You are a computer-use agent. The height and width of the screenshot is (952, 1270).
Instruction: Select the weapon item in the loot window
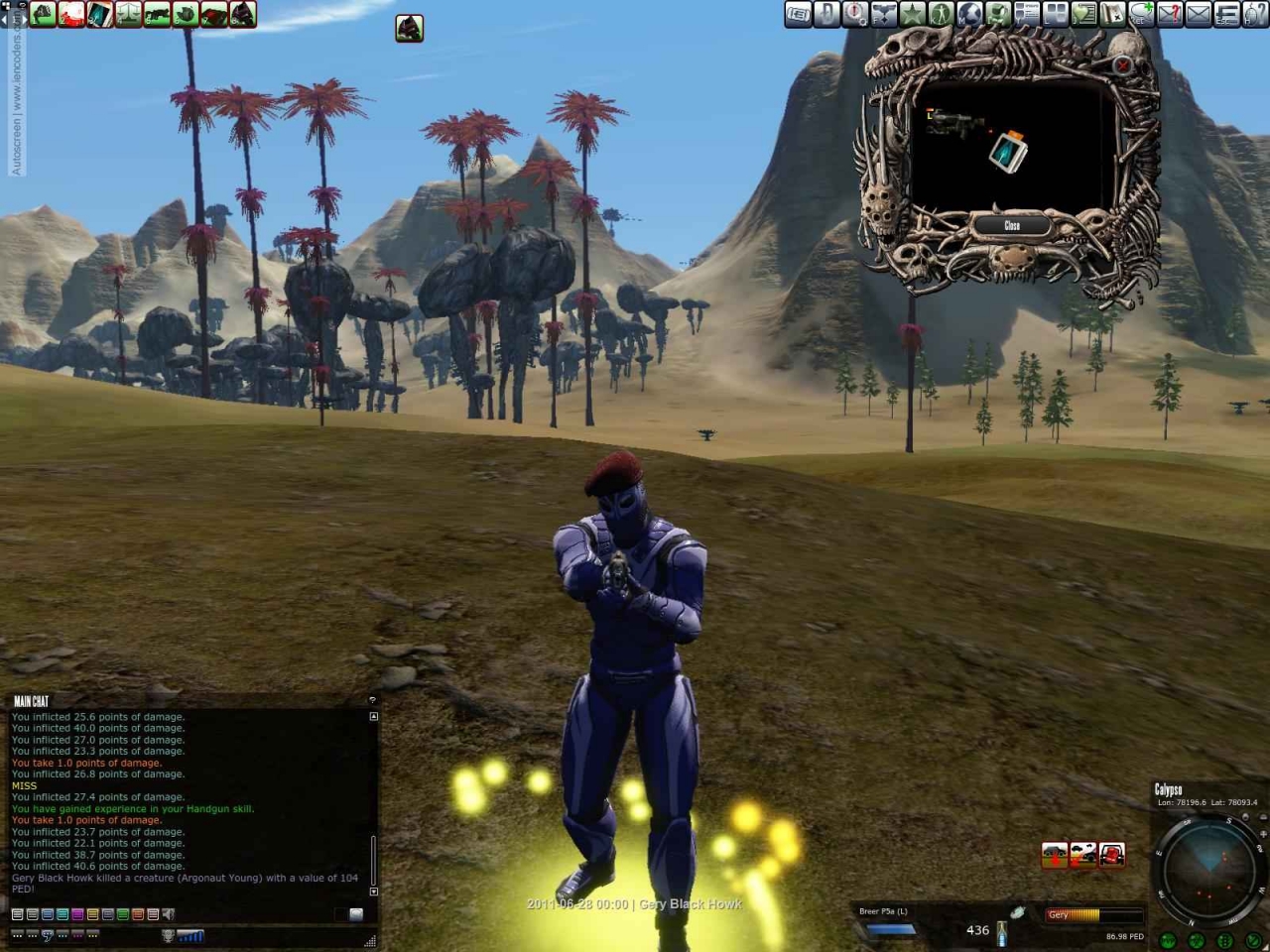pos(953,123)
